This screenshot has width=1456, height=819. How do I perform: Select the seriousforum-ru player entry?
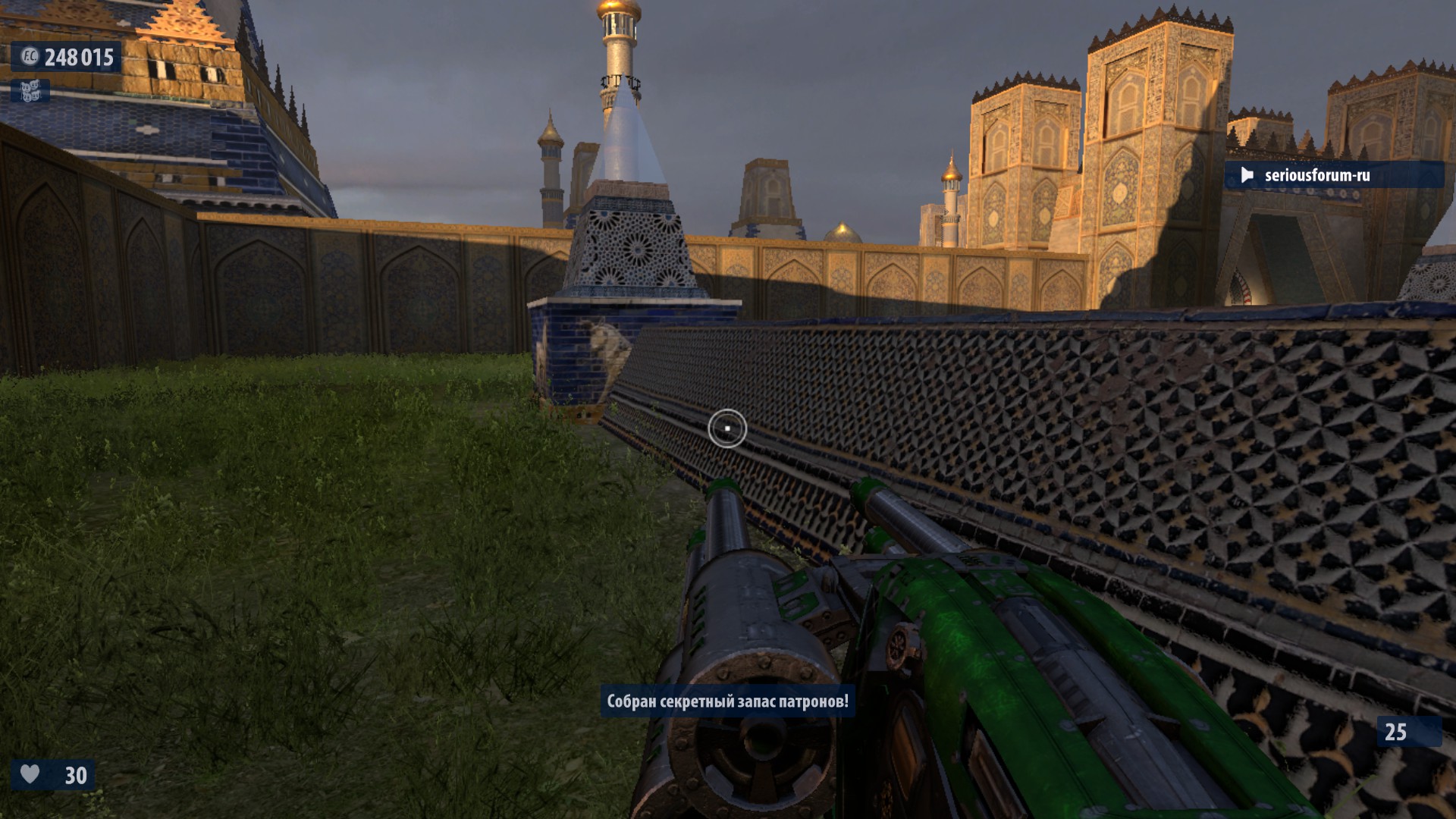[1316, 175]
